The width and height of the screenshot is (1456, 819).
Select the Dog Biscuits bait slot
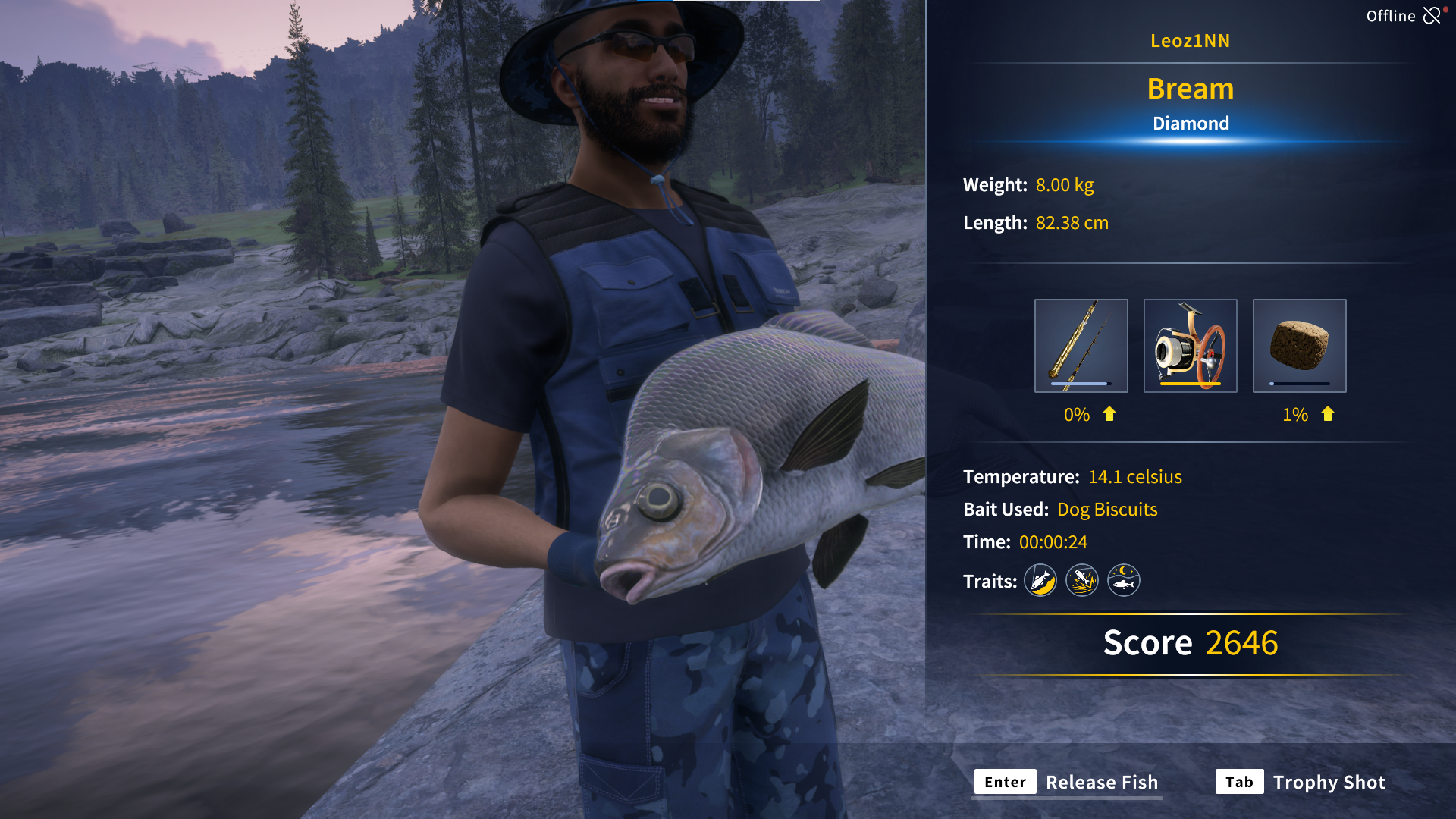(x=1299, y=346)
